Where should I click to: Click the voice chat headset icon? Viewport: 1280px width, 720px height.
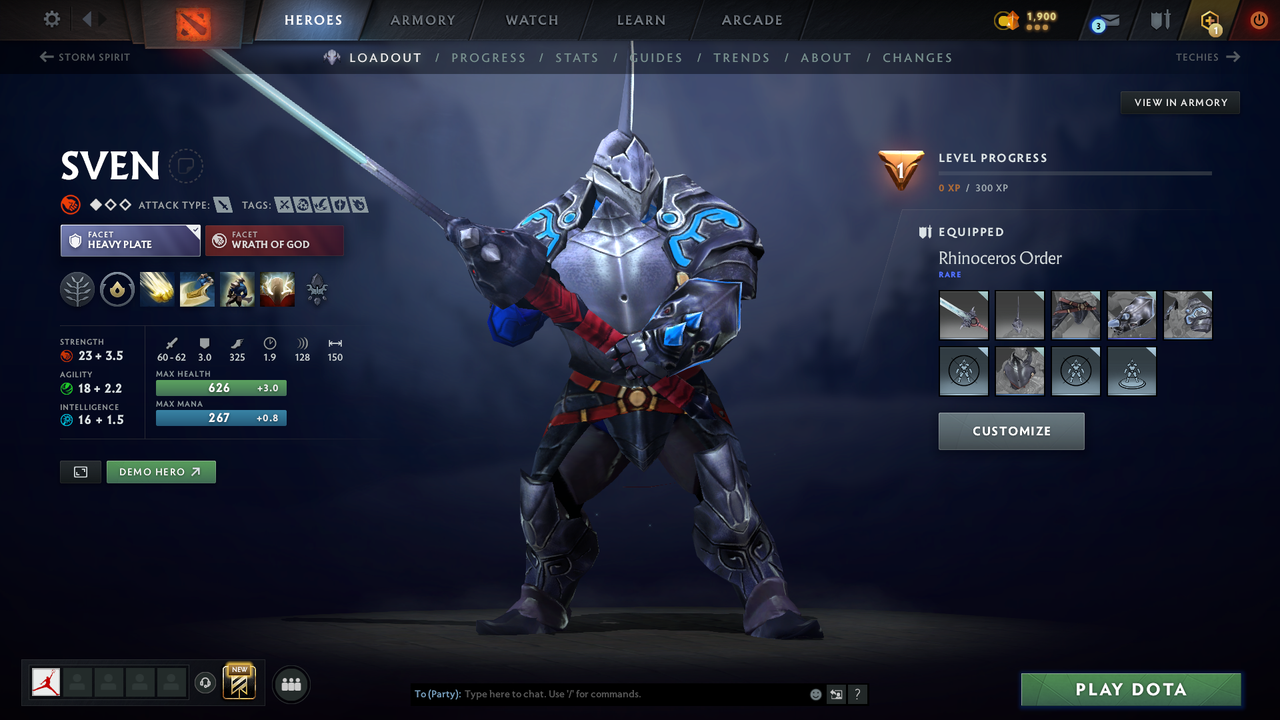point(206,682)
